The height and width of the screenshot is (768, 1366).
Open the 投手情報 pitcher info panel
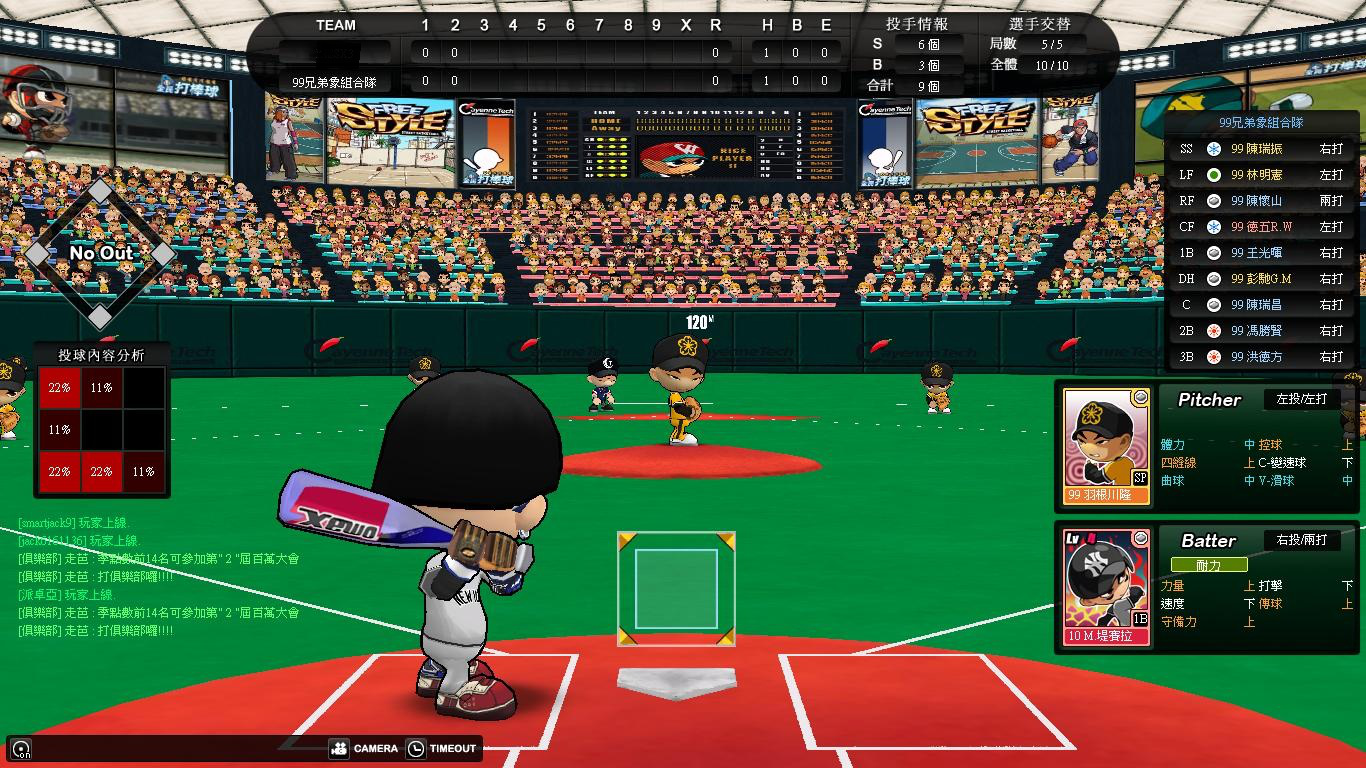[916, 24]
